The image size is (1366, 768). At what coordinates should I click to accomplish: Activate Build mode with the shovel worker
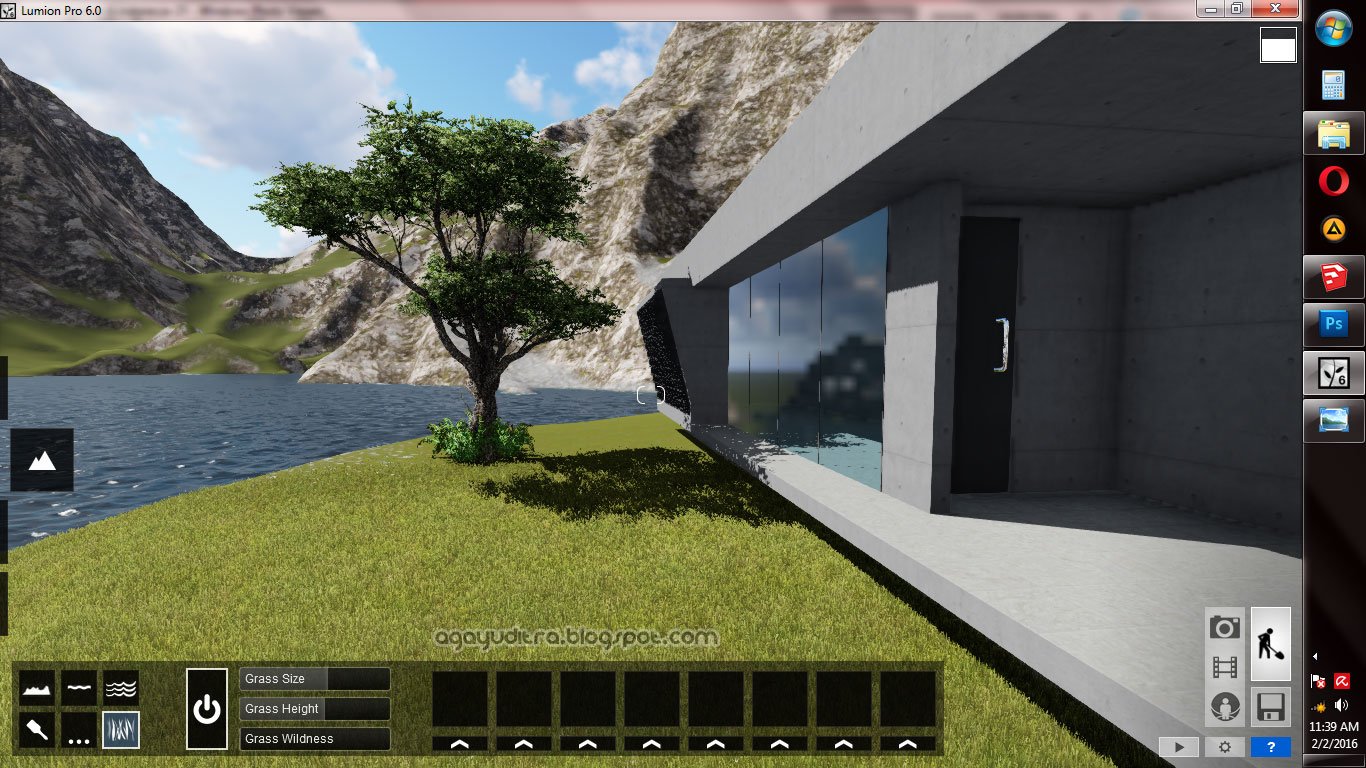1271,644
